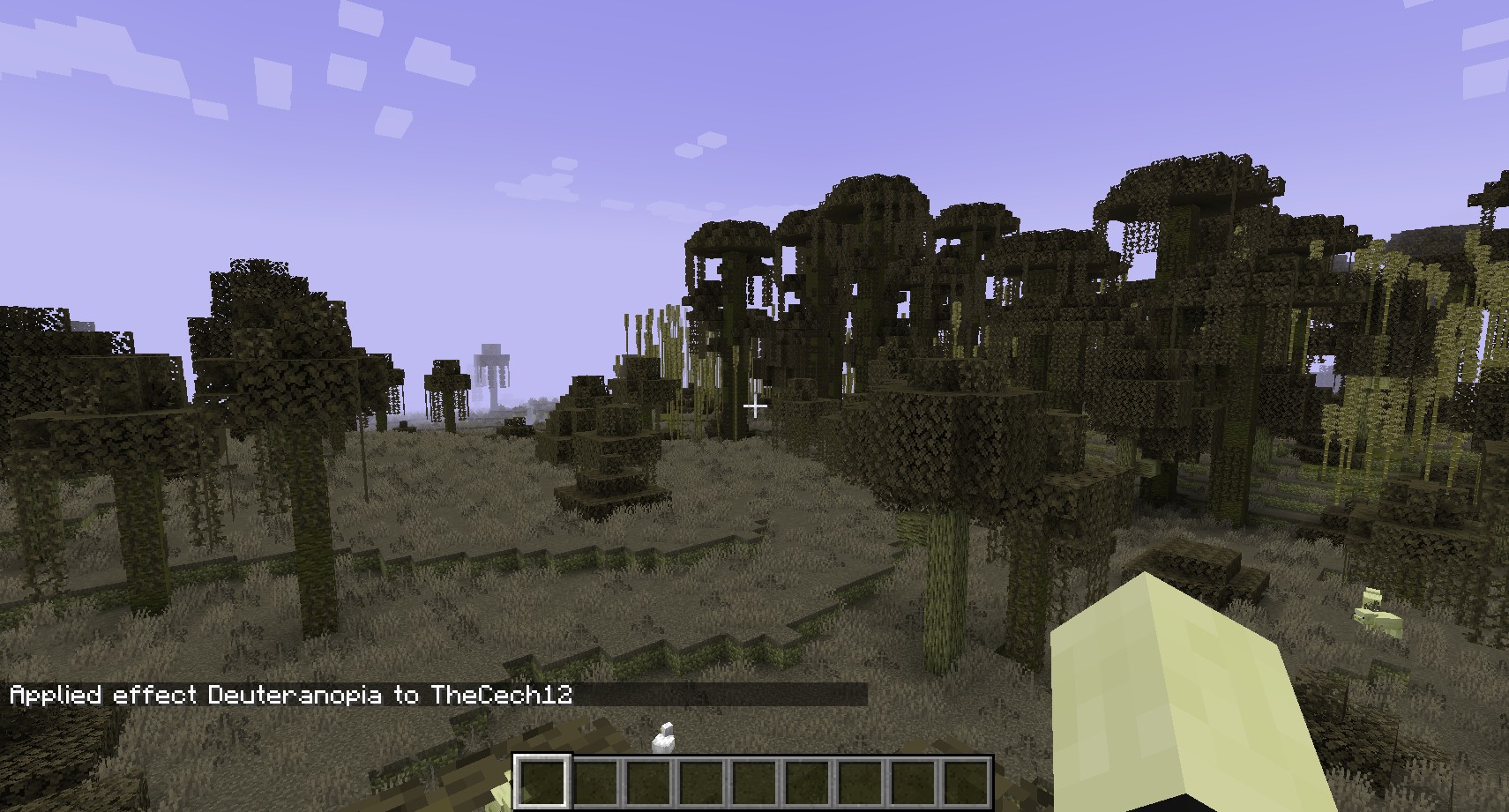Select the highlighted hotbar slot

[x=542, y=782]
